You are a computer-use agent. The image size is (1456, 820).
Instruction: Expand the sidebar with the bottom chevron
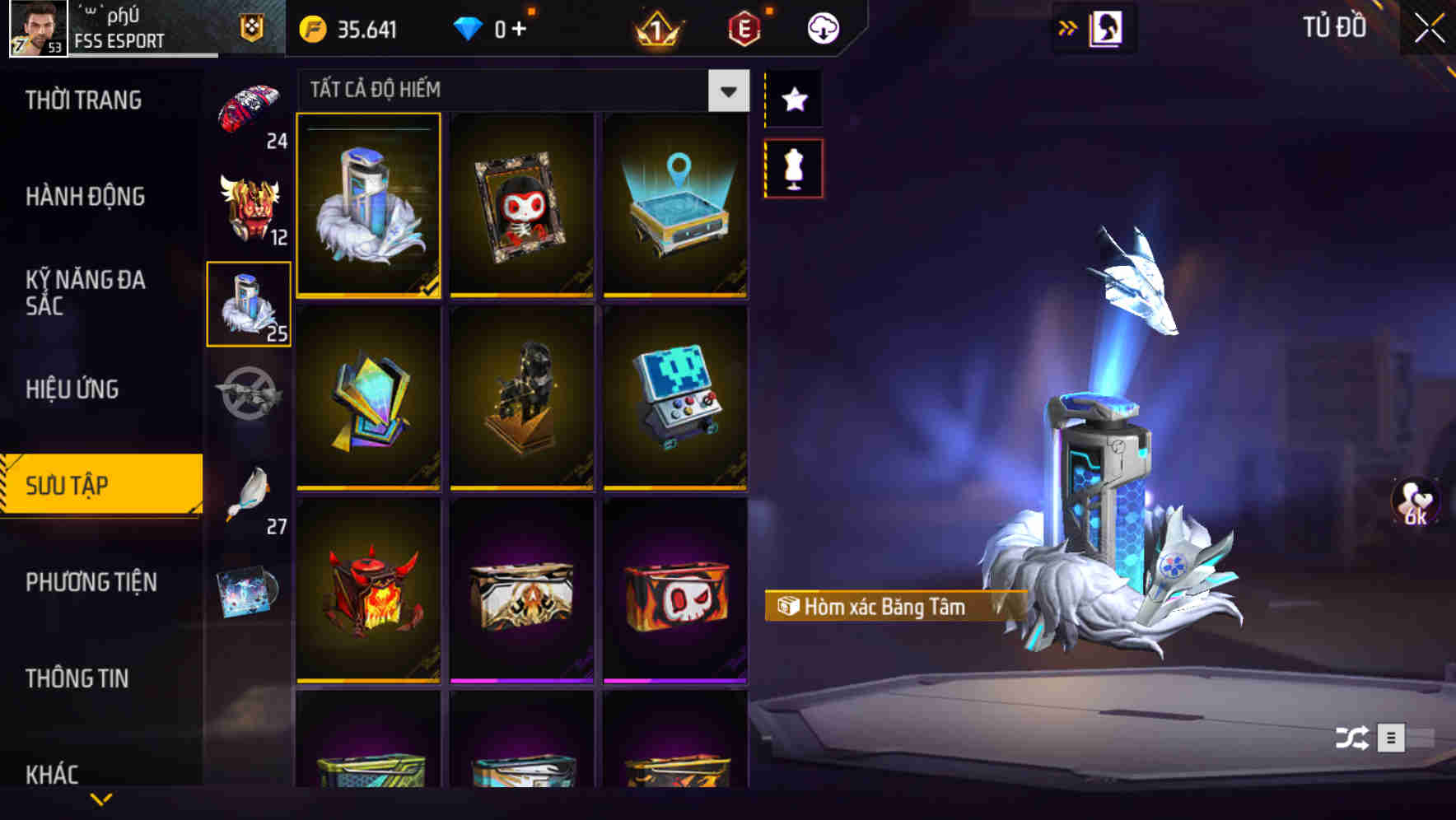(101, 799)
